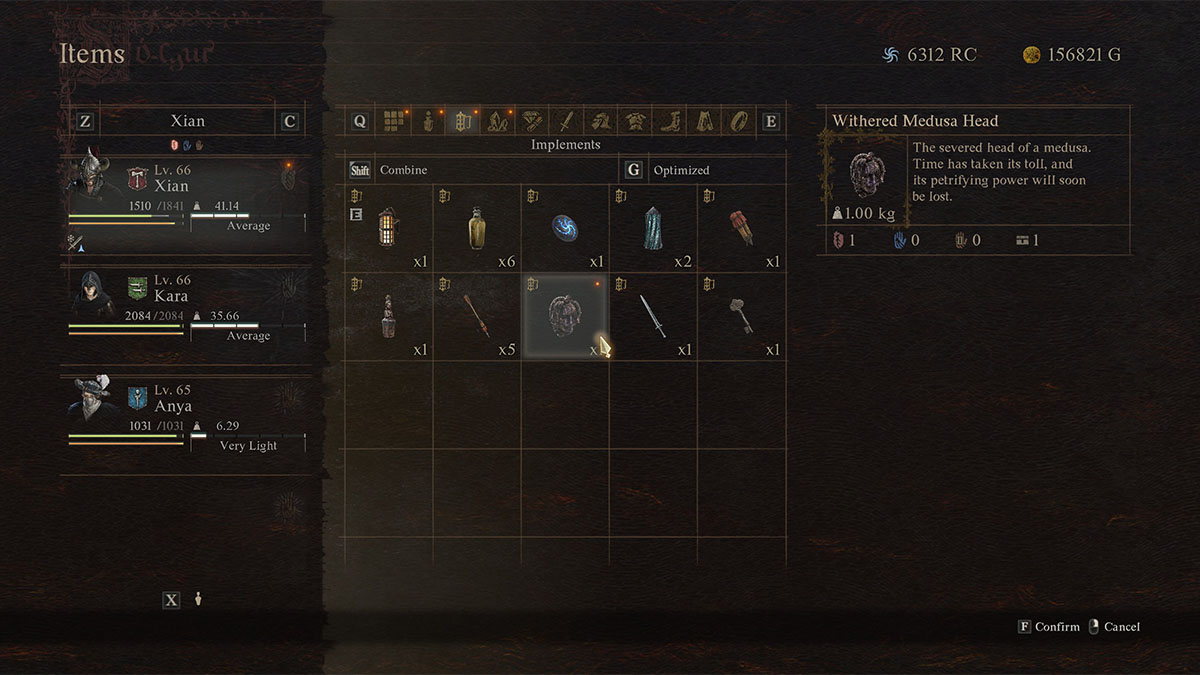1200x675 pixels.
Task: Choose the ornate key item
Action: tap(741, 317)
